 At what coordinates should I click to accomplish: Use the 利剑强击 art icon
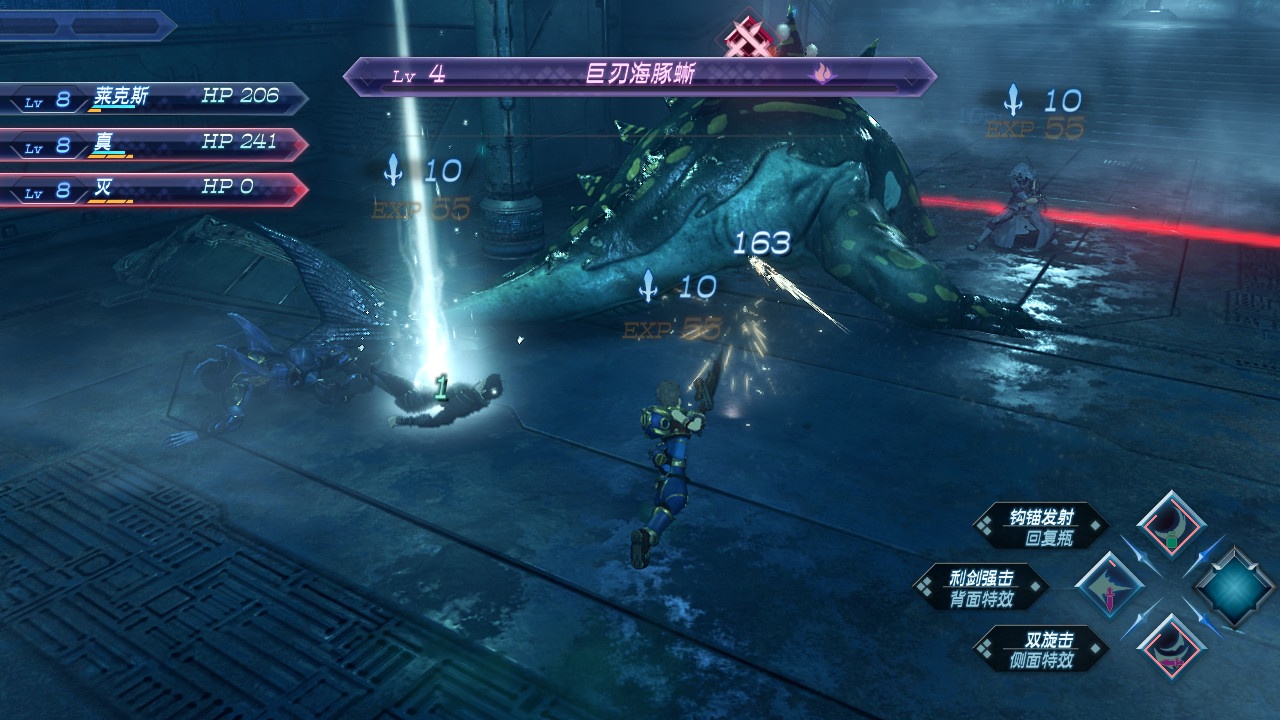pos(1109,586)
